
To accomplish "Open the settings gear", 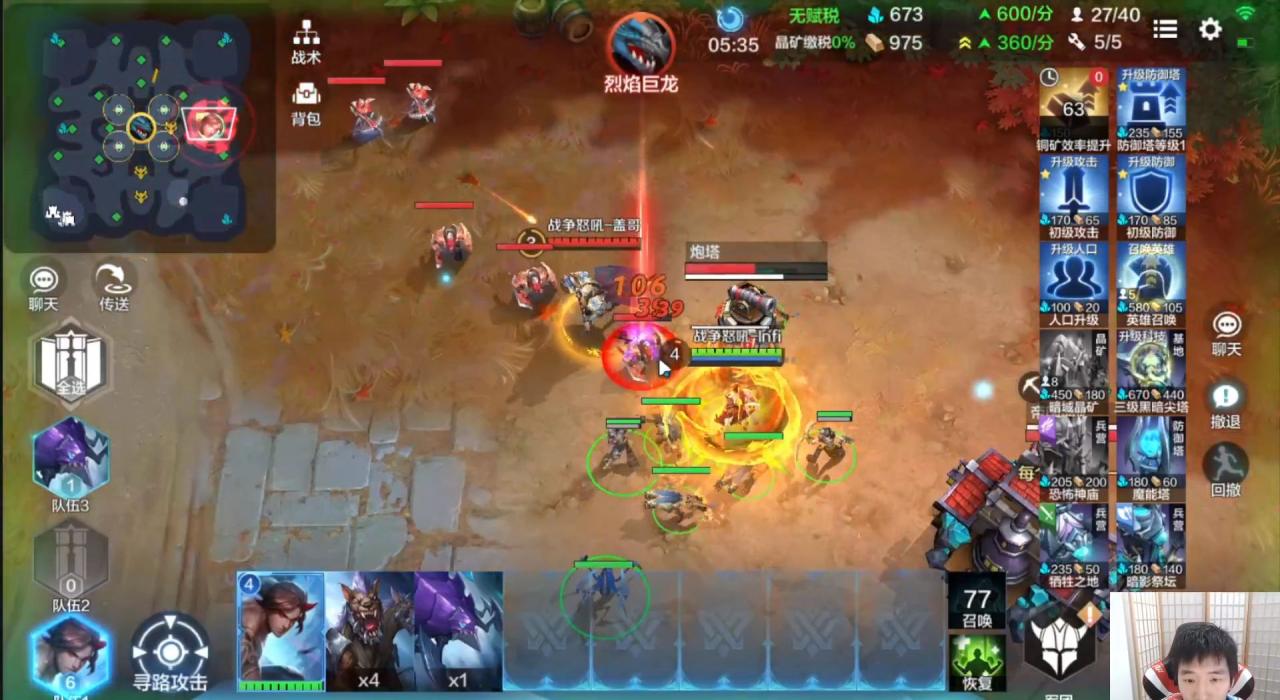I will [1210, 29].
